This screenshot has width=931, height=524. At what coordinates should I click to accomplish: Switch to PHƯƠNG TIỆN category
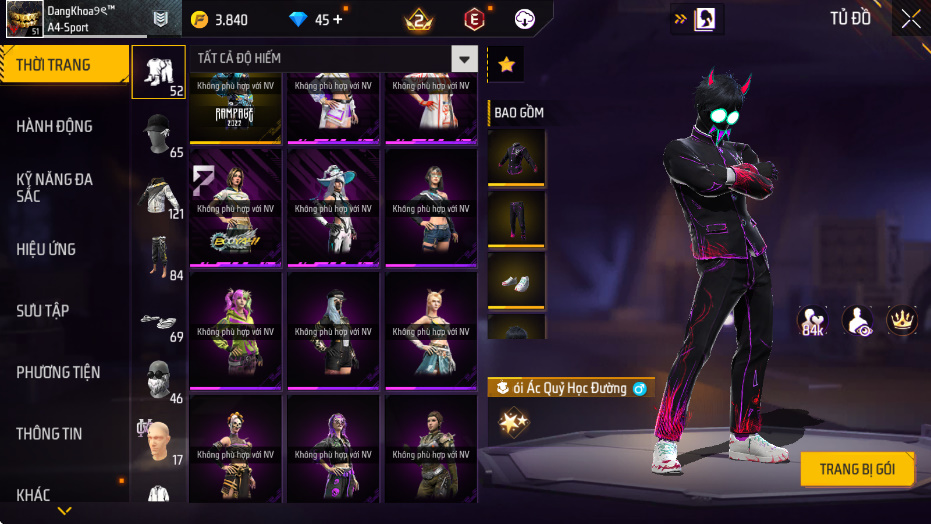point(59,372)
